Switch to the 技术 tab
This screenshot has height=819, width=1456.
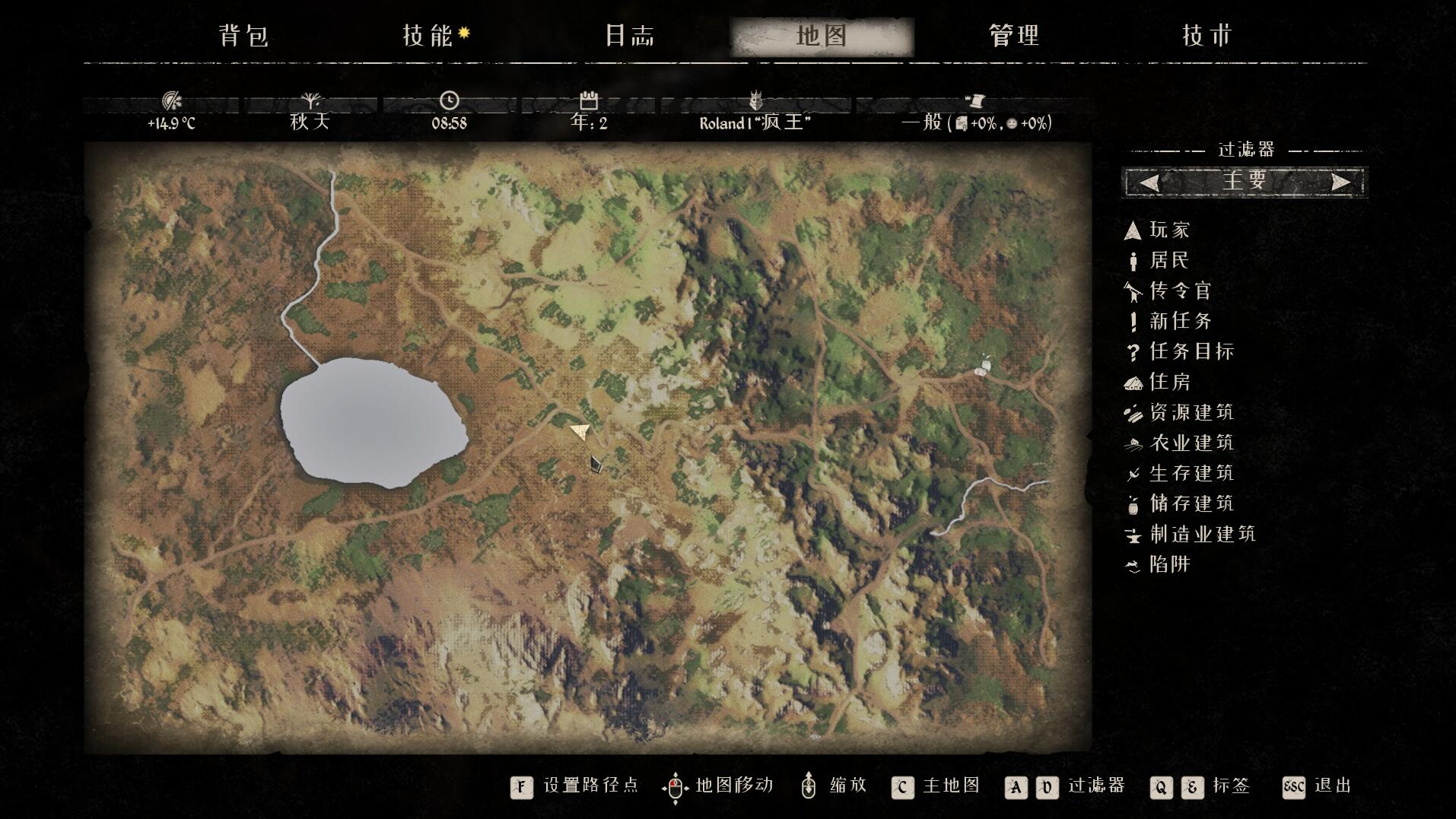[1206, 36]
